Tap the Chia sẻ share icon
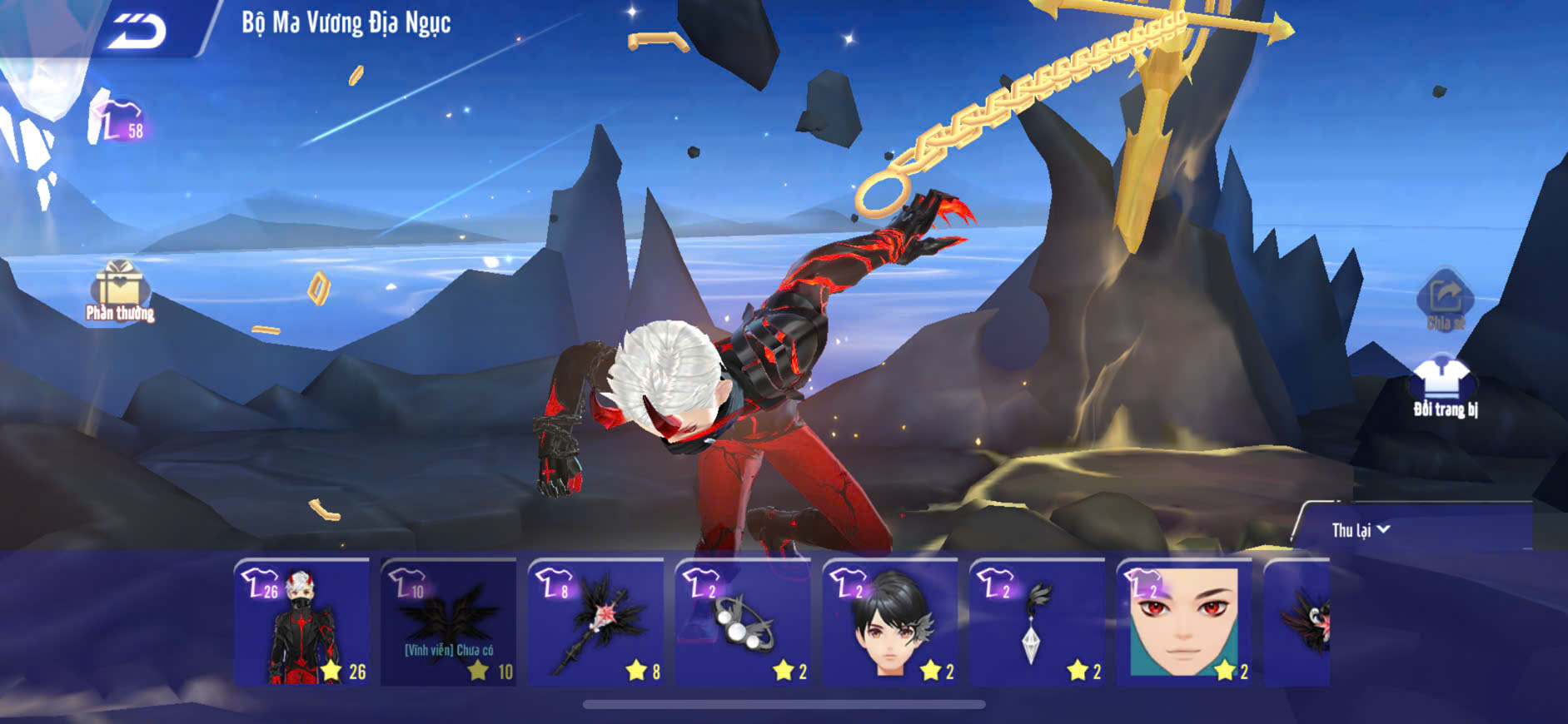1568x724 pixels. [x=1445, y=300]
